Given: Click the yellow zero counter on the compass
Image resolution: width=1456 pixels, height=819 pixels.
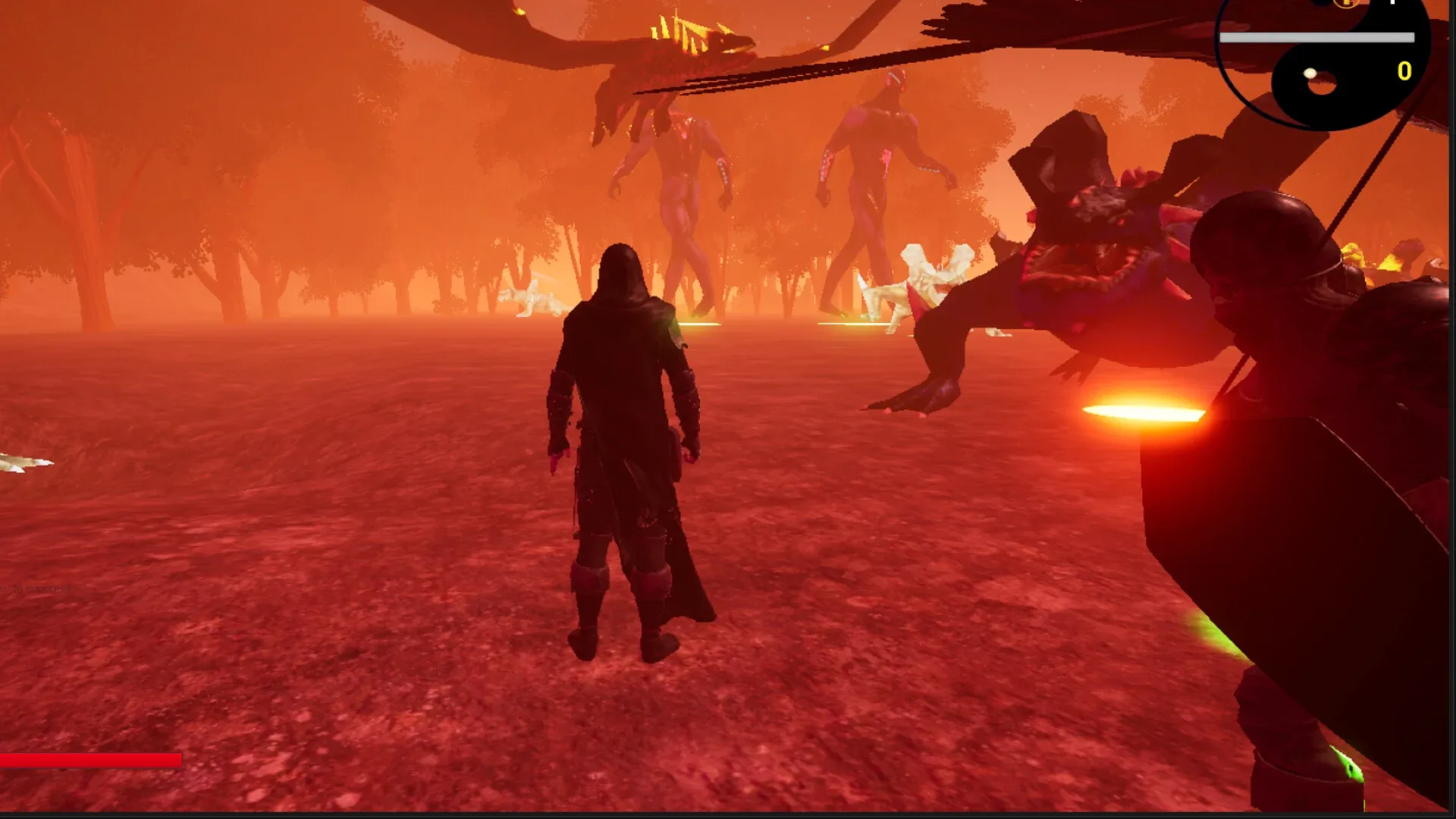Looking at the screenshot, I should [x=1405, y=72].
